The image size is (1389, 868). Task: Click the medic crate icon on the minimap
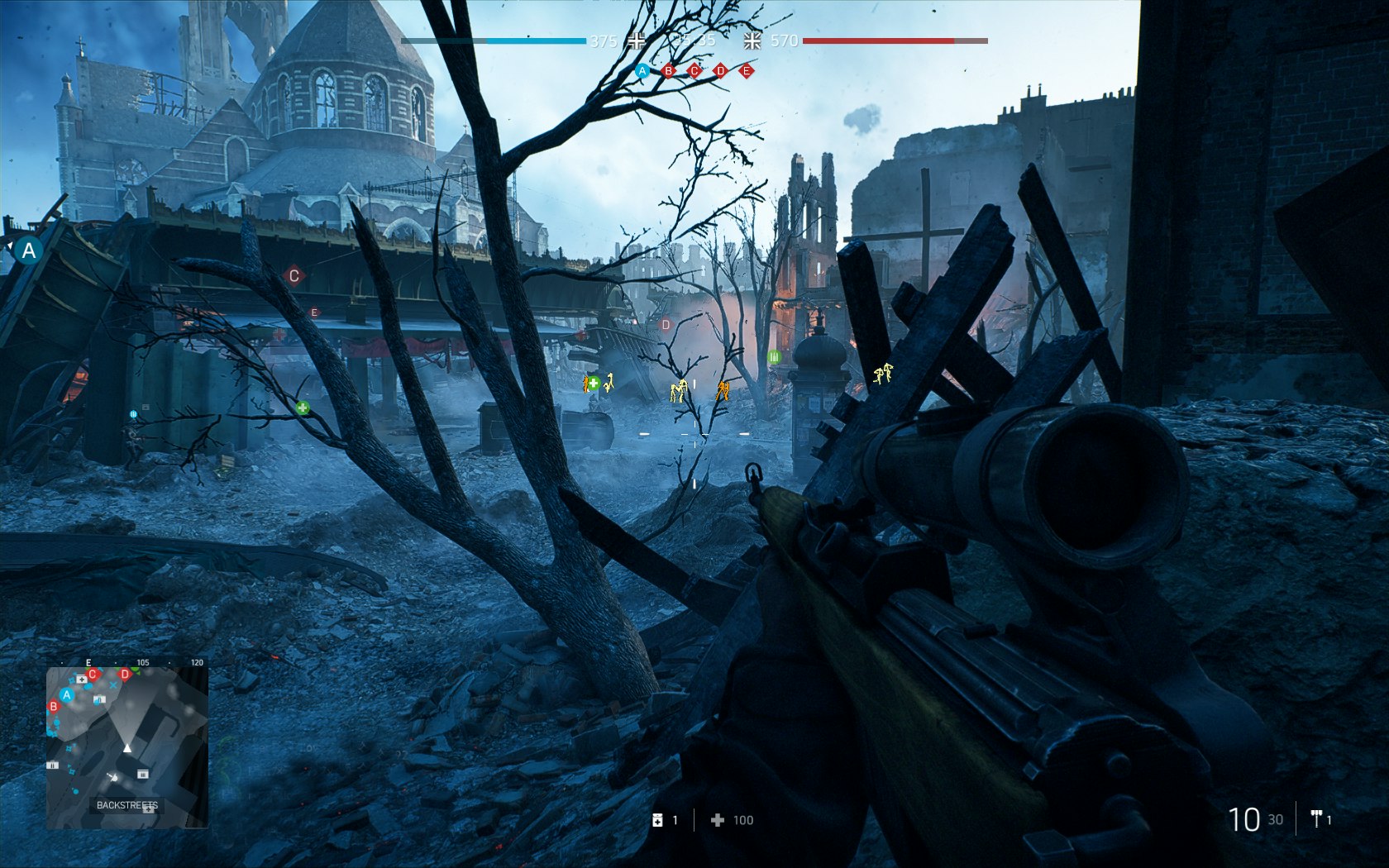[81, 680]
